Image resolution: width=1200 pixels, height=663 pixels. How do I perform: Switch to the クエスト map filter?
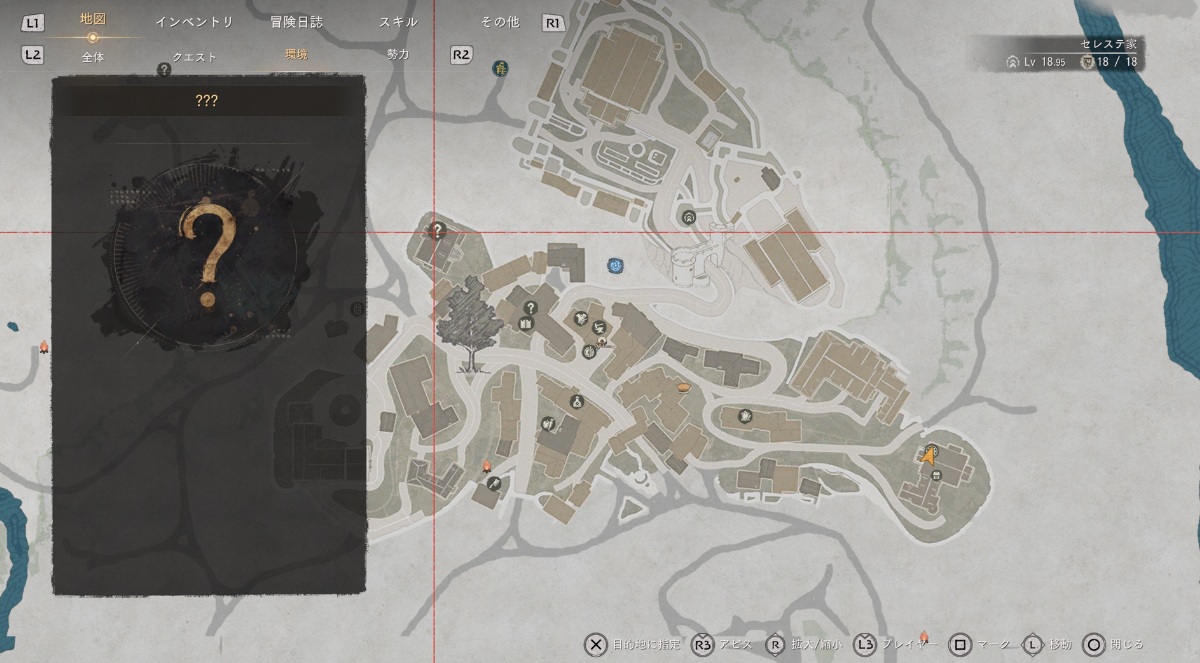[194, 56]
